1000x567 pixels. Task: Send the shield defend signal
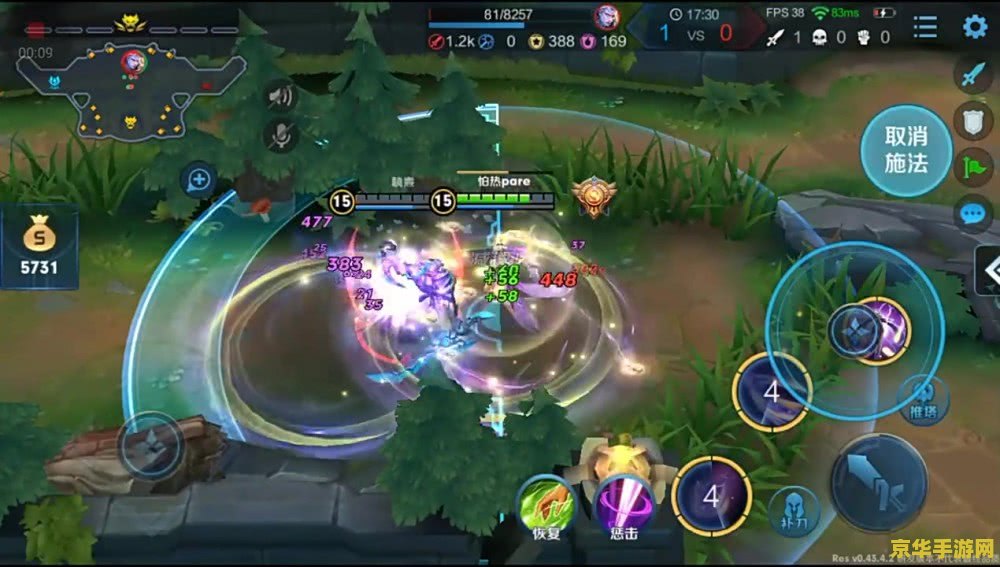[x=973, y=121]
